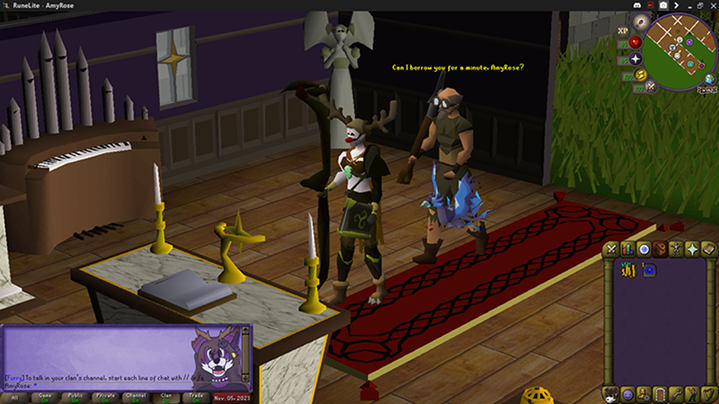
Task: Switch to the Skills tab
Action: pos(627,249)
